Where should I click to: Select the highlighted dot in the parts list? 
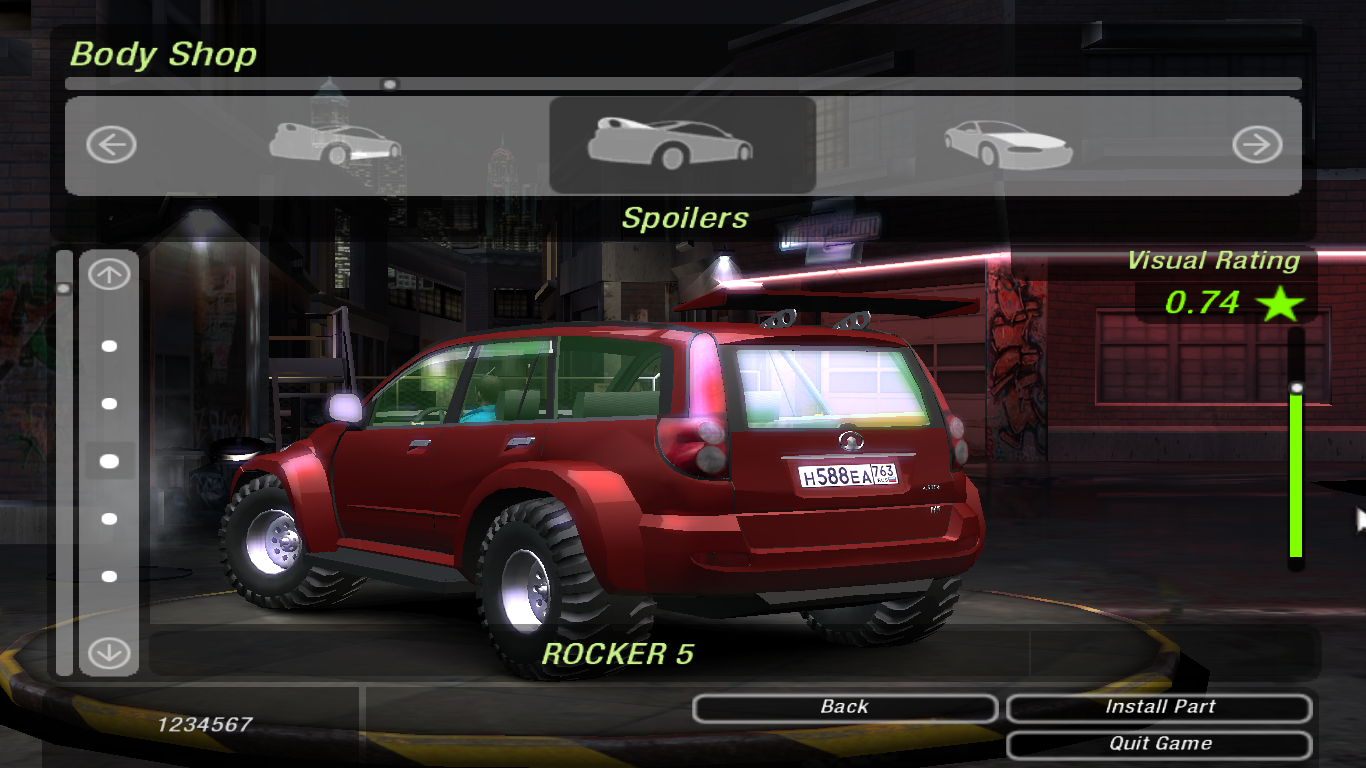pyautogui.click(x=109, y=461)
